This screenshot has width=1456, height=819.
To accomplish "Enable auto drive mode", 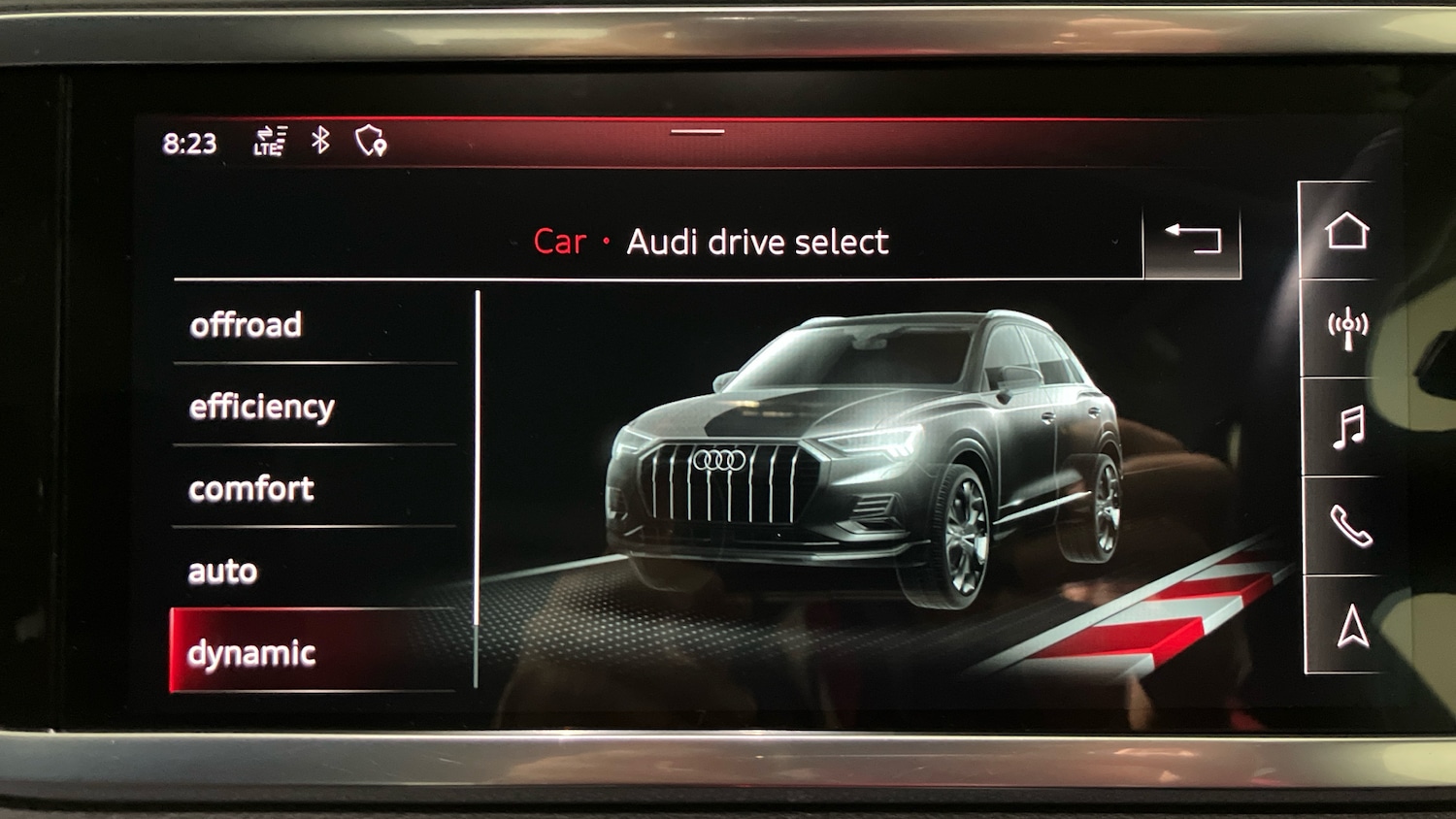I will click(x=221, y=571).
